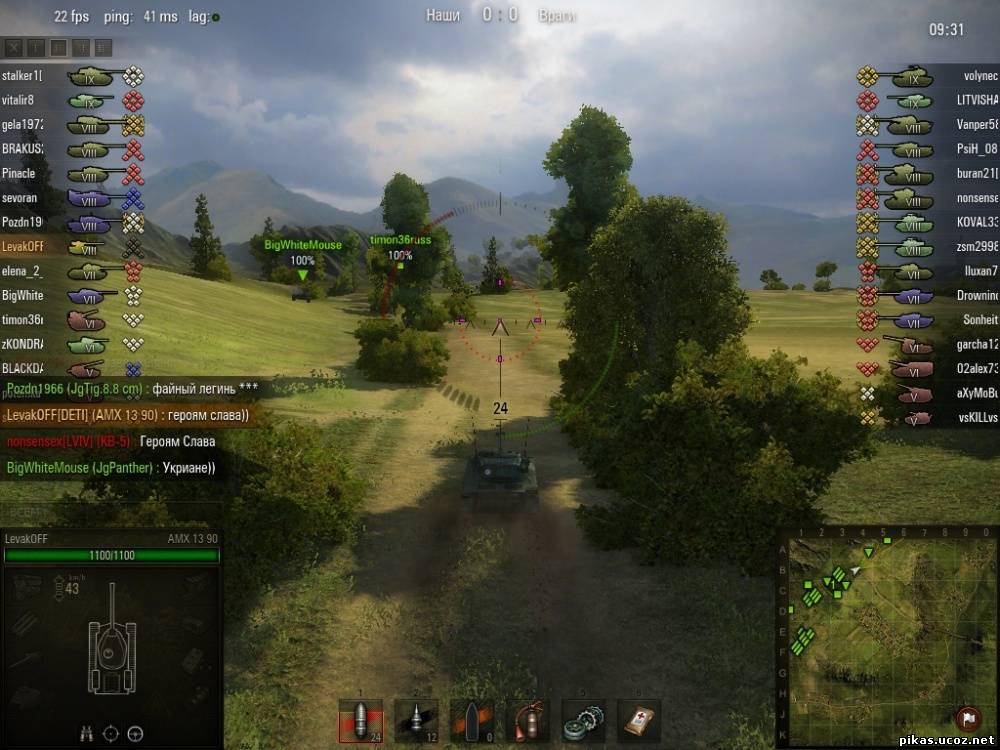This screenshot has width=1000, height=750.
Task: Click BigWhiteMouse's chat message
Action: pyautogui.click(x=111, y=467)
